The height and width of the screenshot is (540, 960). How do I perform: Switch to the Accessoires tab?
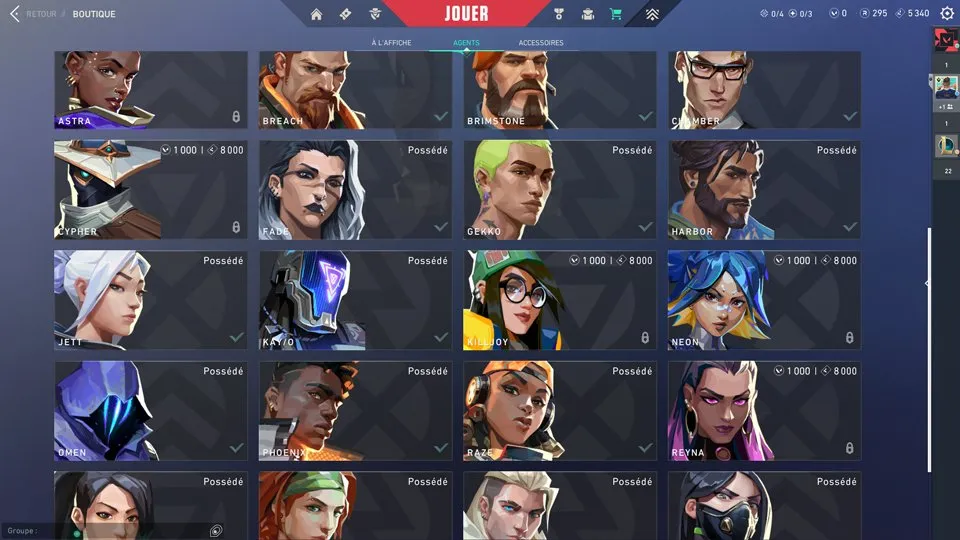click(x=541, y=43)
